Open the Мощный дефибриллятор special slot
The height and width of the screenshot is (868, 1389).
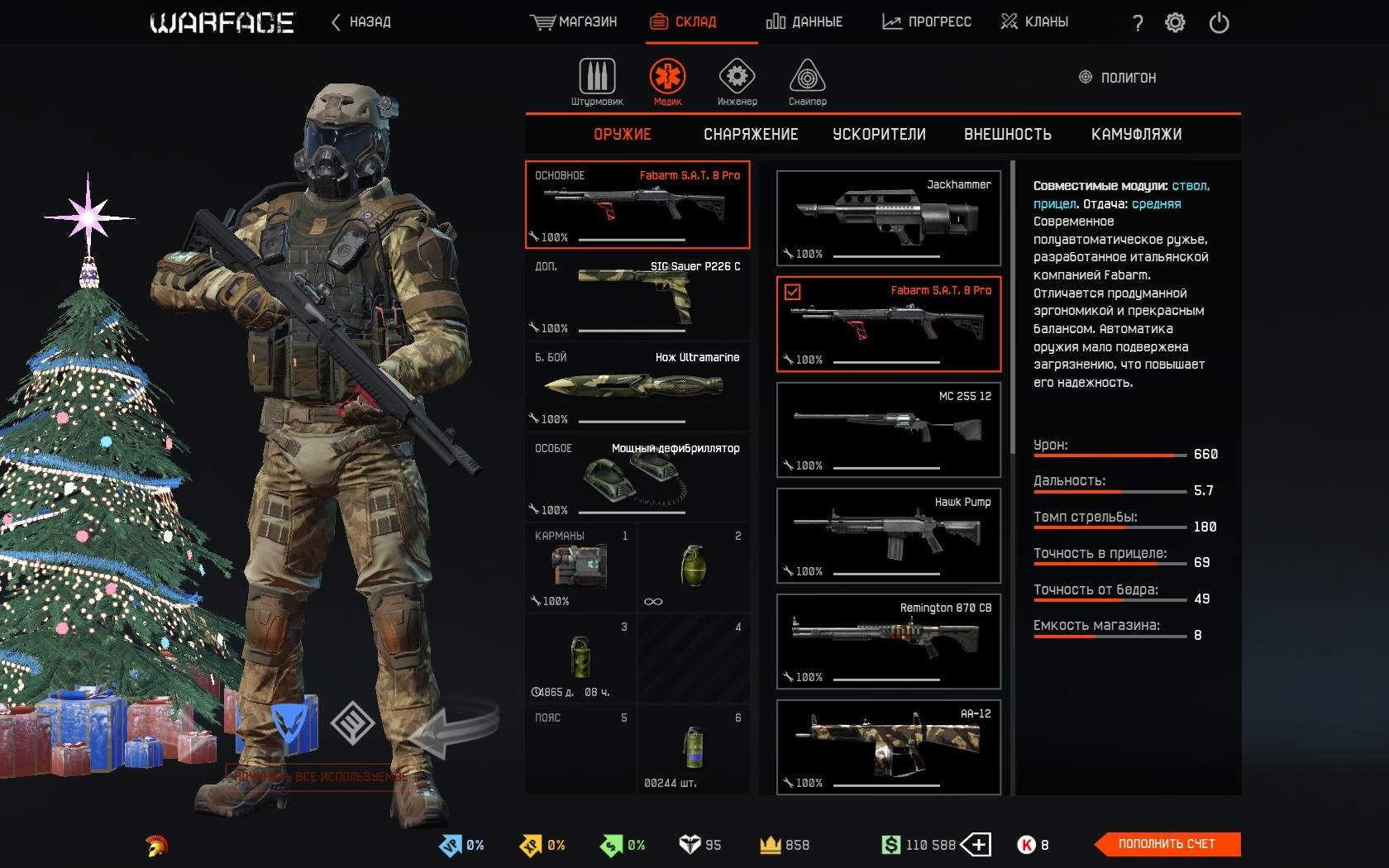click(637, 478)
